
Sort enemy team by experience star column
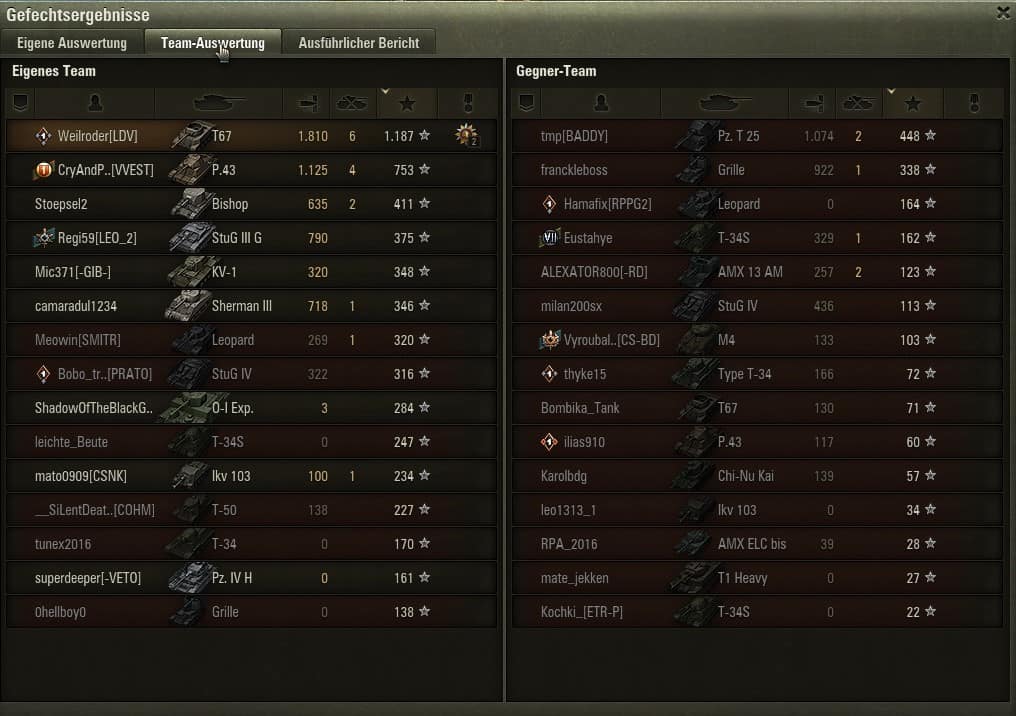911,103
